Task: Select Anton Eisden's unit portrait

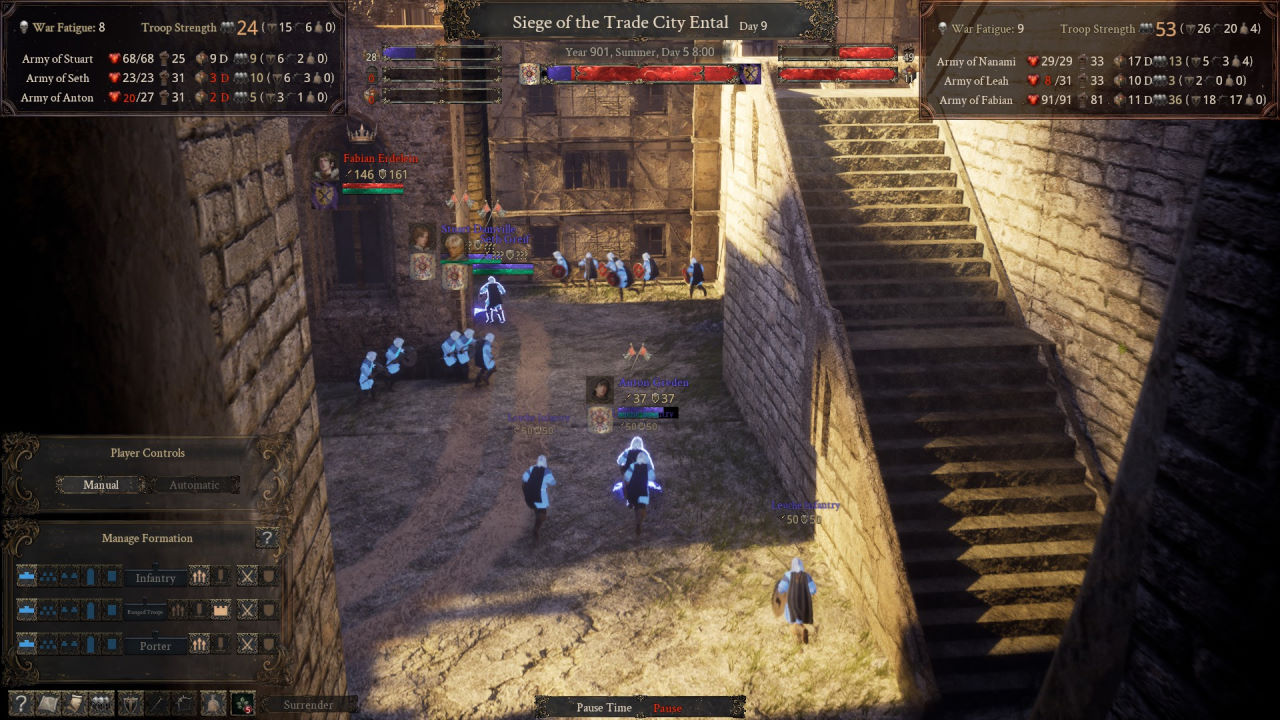Action: pyautogui.click(x=599, y=390)
